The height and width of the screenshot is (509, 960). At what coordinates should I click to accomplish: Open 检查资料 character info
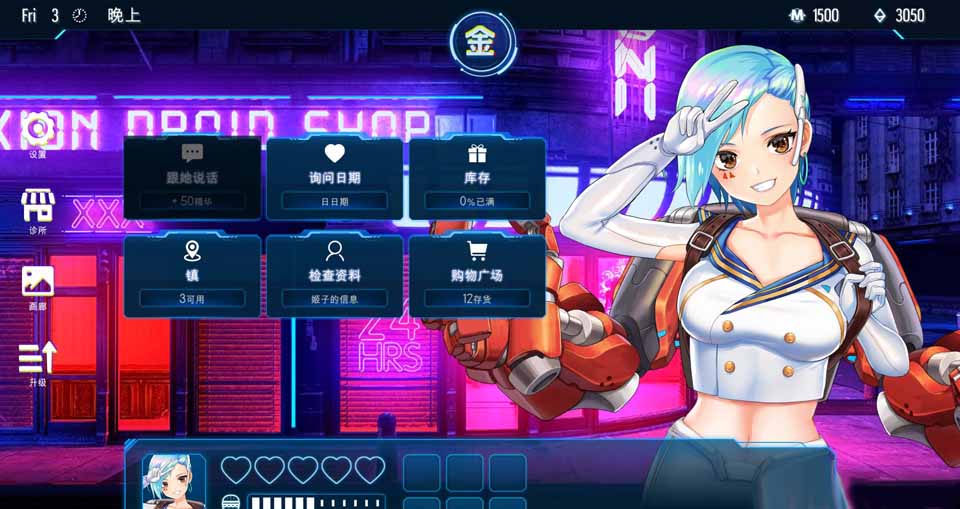point(334,275)
